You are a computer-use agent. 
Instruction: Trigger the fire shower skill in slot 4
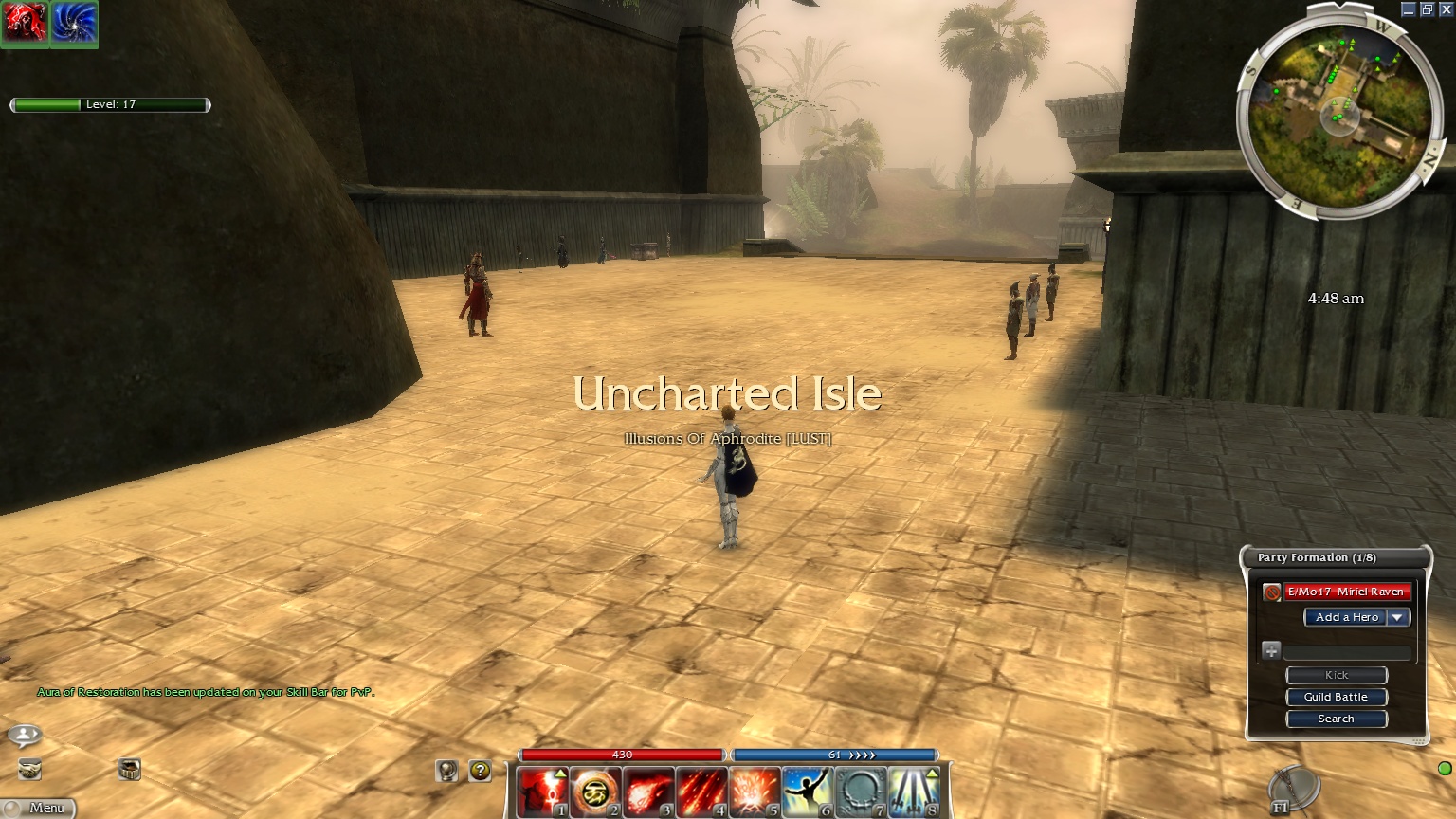point(701,792)
